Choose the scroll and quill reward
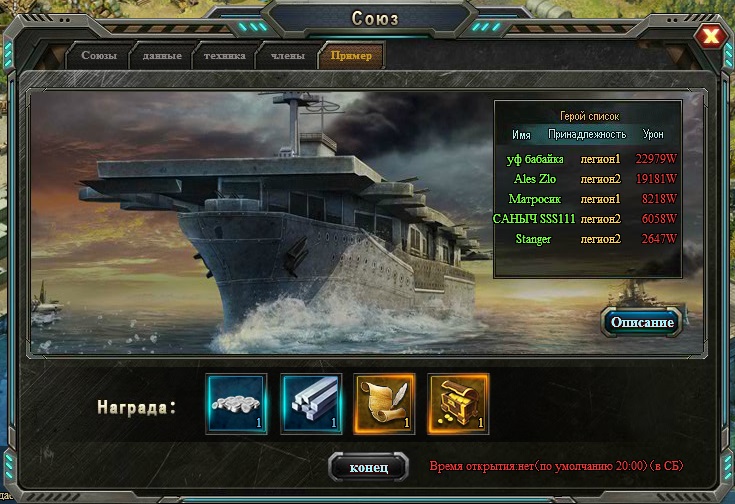 click(385, 404)
